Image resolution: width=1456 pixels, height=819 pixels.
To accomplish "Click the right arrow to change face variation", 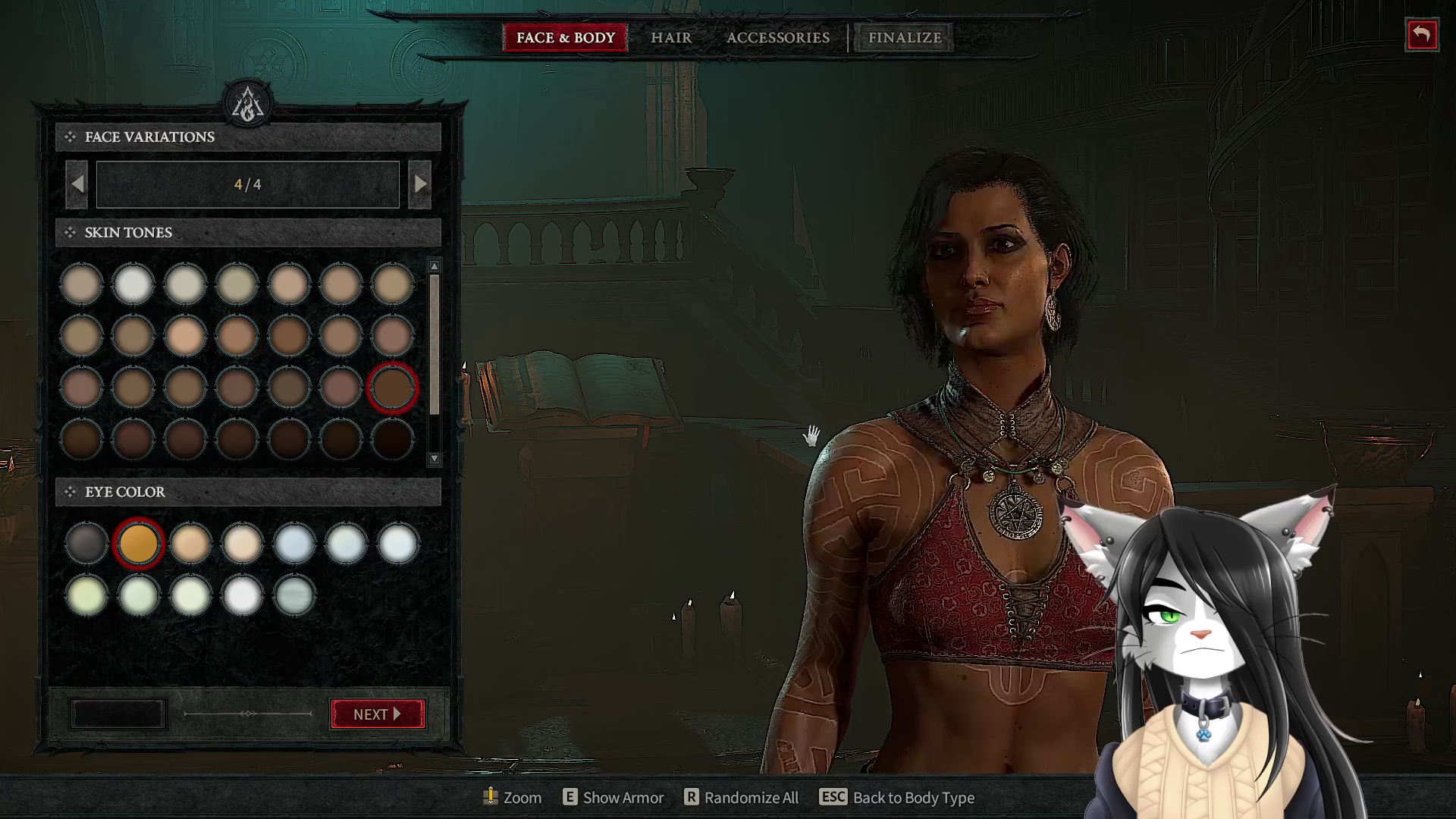I will (x=420, y=184).
